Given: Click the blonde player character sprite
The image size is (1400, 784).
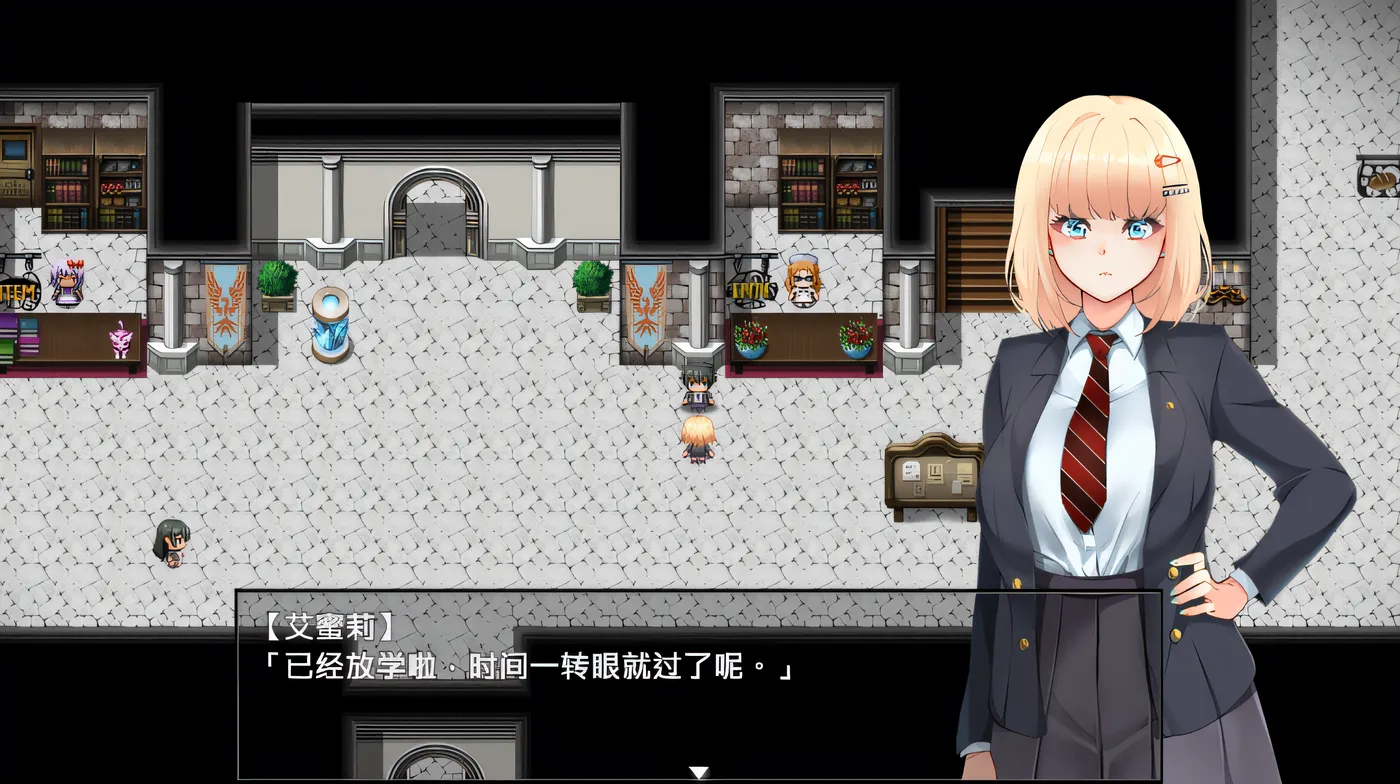Looking at the screenshot, I should (x=700, y=440).
